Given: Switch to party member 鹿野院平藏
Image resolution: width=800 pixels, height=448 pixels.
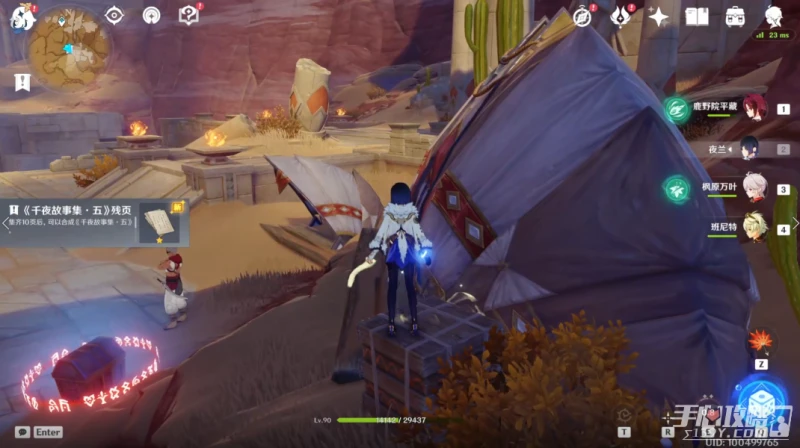Looking at the screenshot, I should click(x=748, y=109).
